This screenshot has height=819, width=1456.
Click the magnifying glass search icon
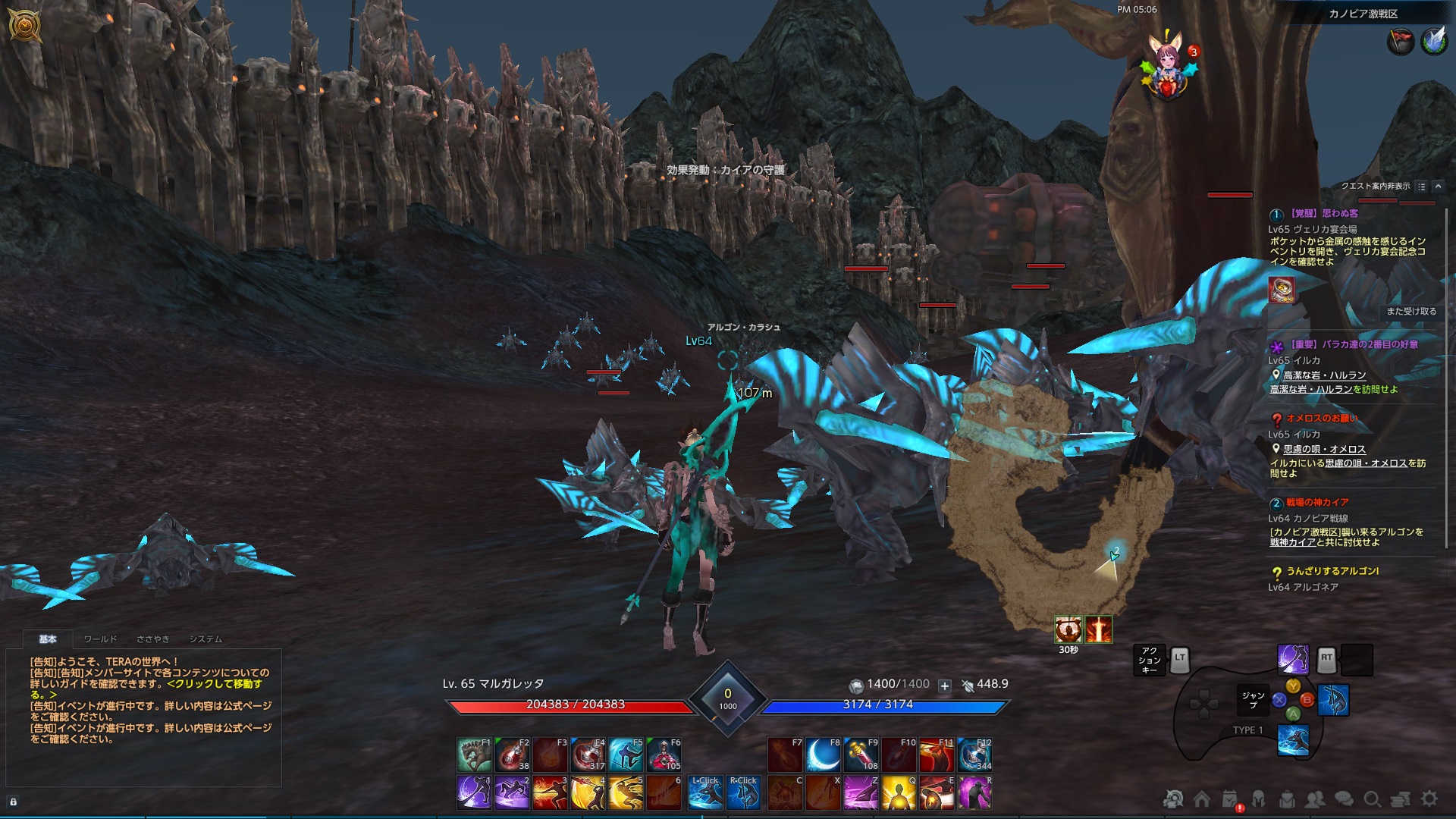tap(1373, 799)
